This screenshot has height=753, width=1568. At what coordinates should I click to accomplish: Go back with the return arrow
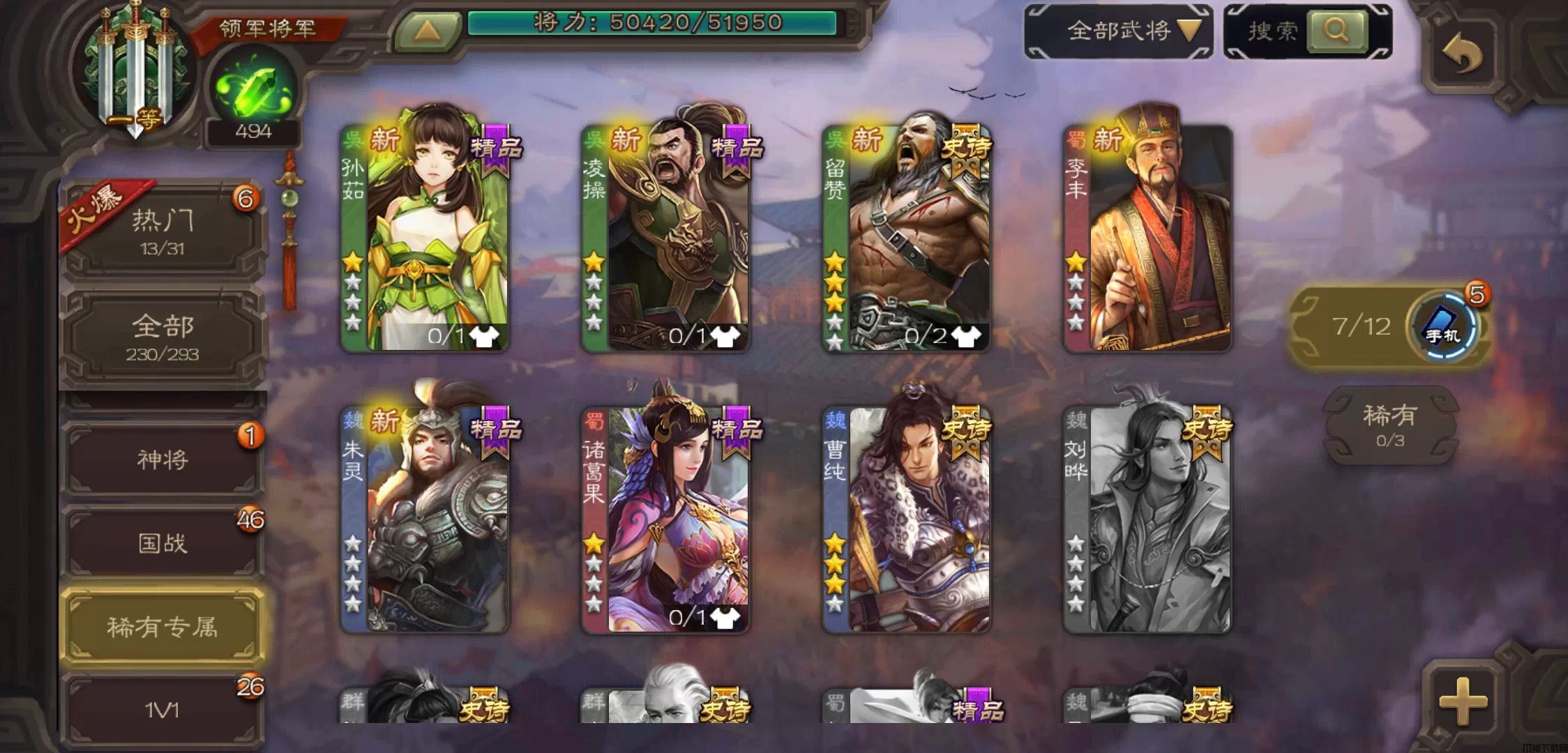[x=1462, y=53]
